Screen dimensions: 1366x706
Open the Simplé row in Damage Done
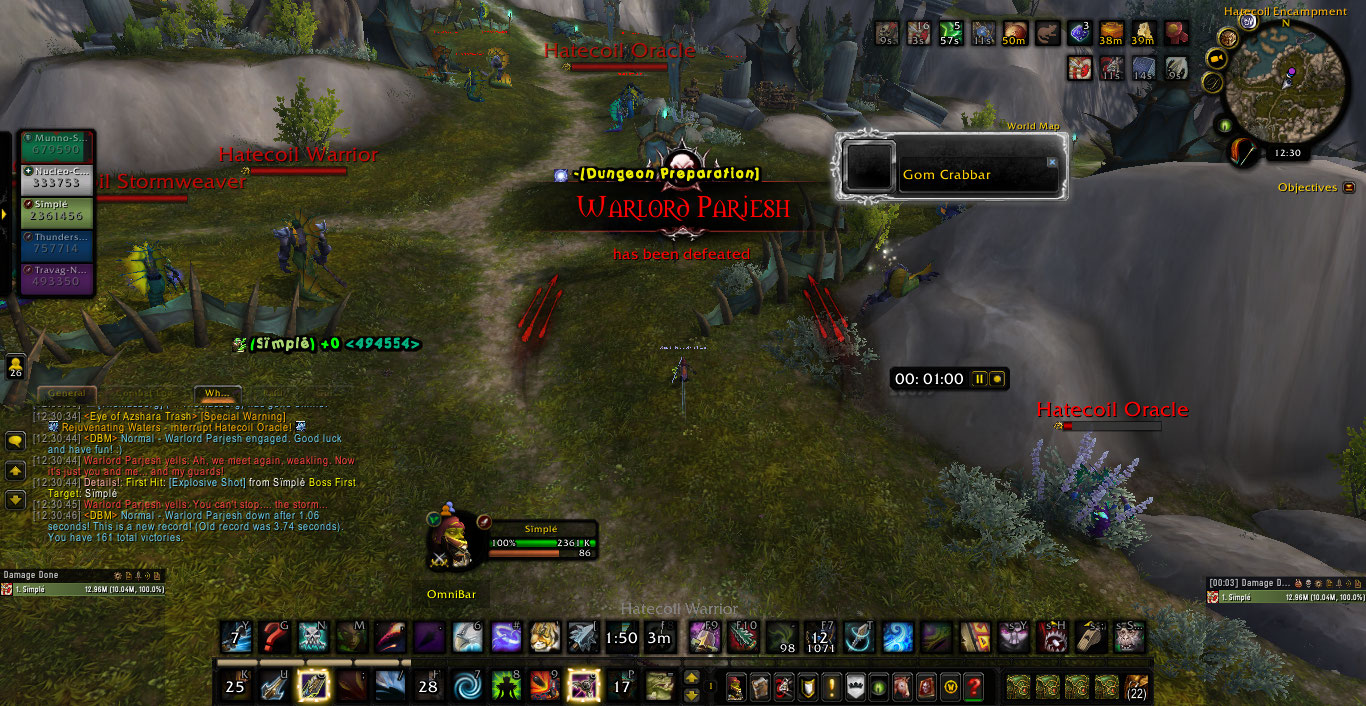pyautogui.click(x=80, y=591)
